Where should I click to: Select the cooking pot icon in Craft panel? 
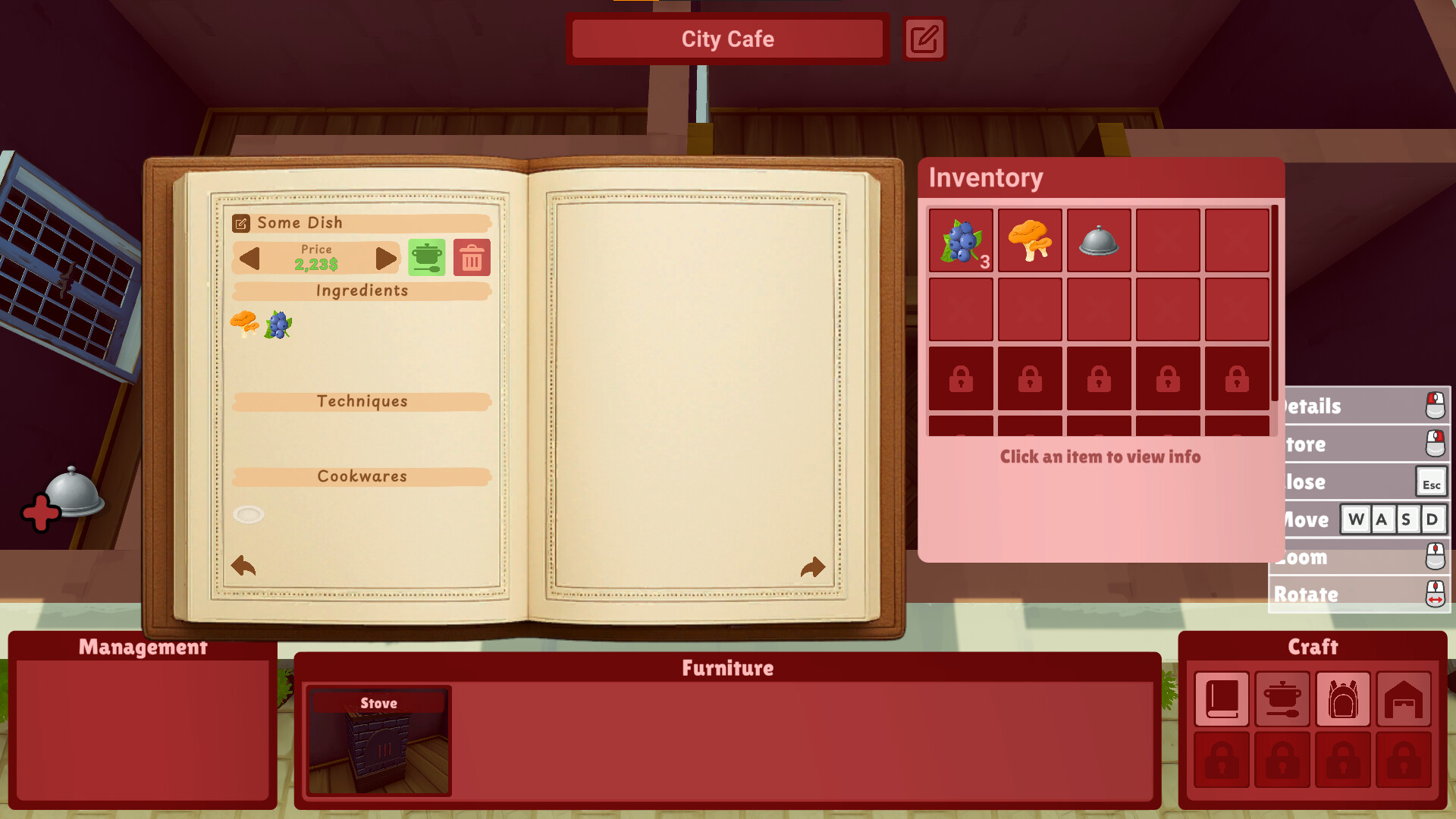point(1282,698)
